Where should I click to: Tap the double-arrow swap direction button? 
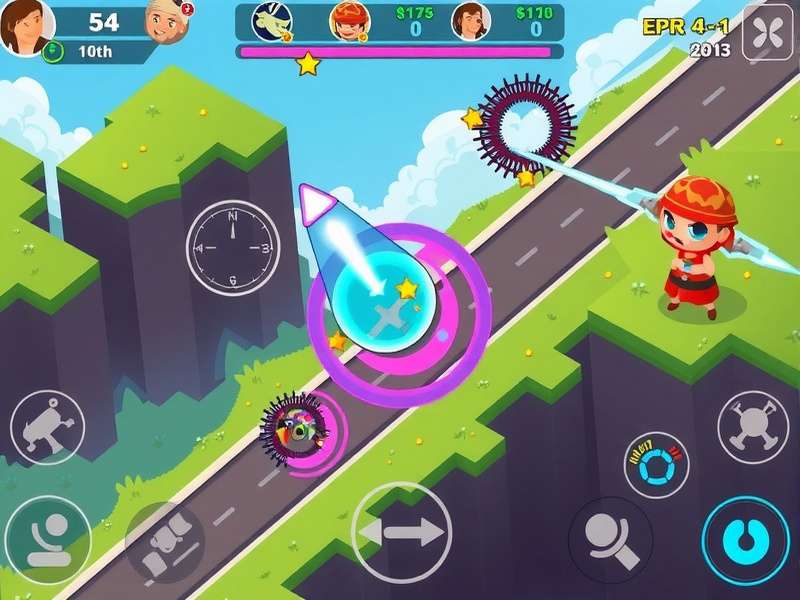click(401, 531)
